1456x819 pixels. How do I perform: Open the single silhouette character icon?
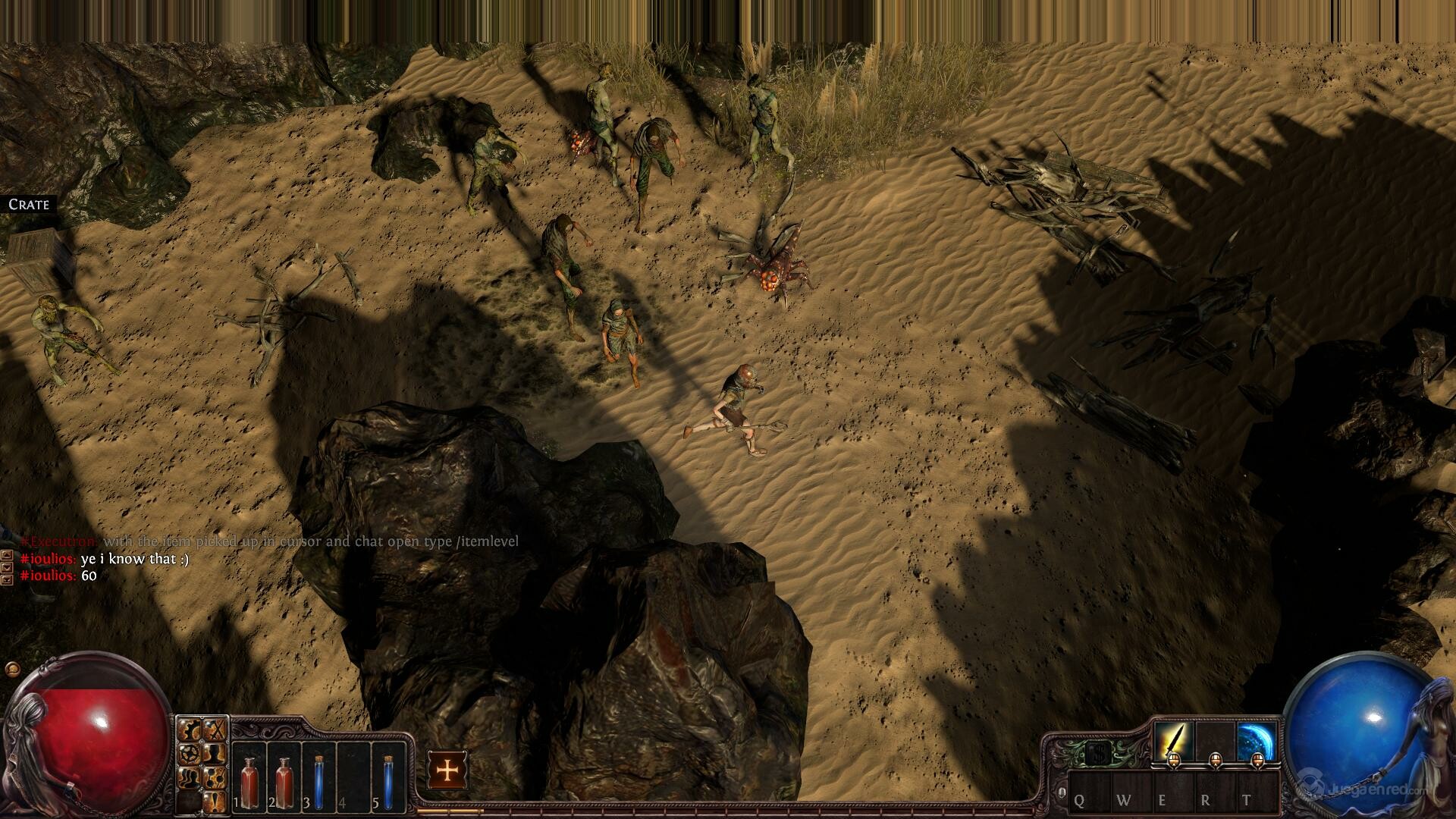[216, 754]
